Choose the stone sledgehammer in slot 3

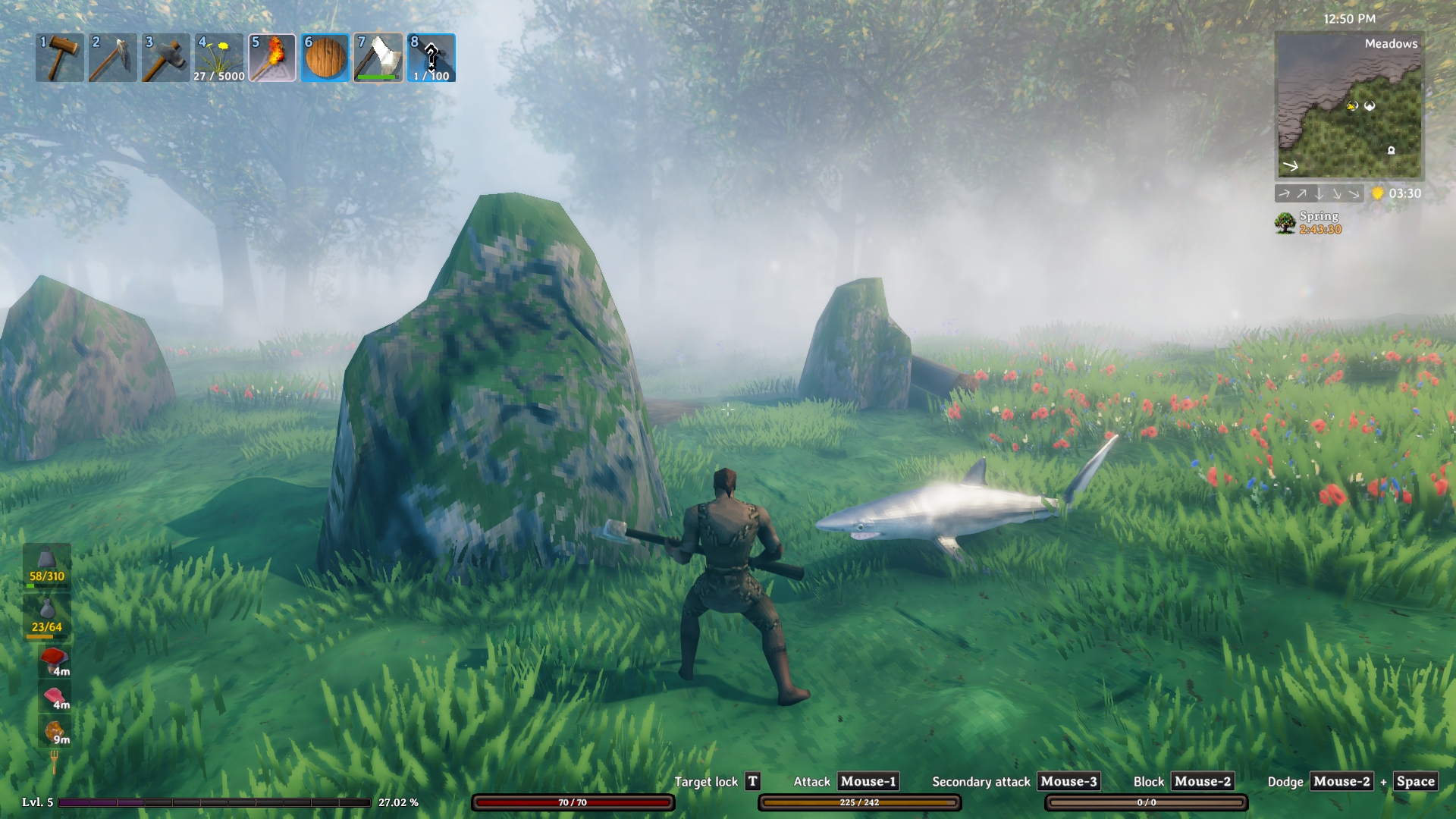tap(166, 58)
